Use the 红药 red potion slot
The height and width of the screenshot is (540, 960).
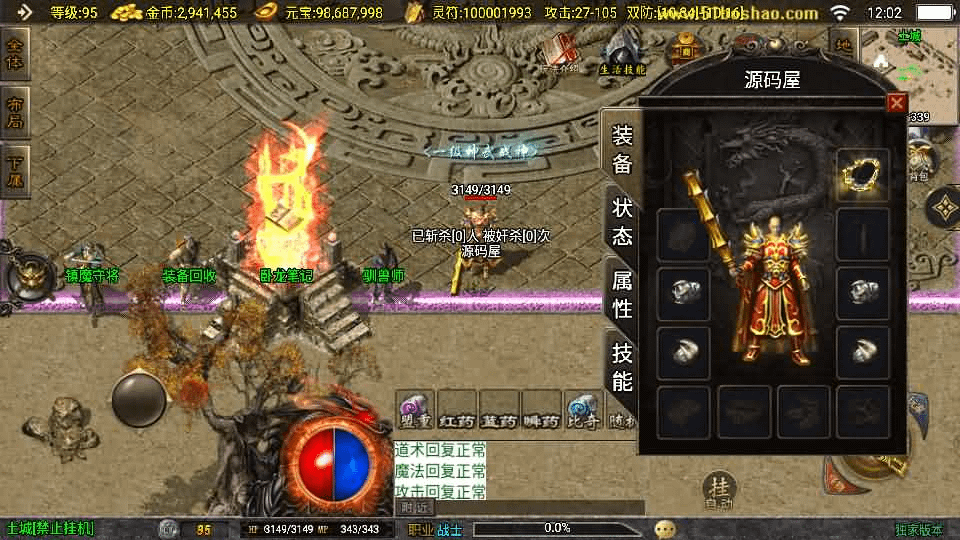point(456,410)
